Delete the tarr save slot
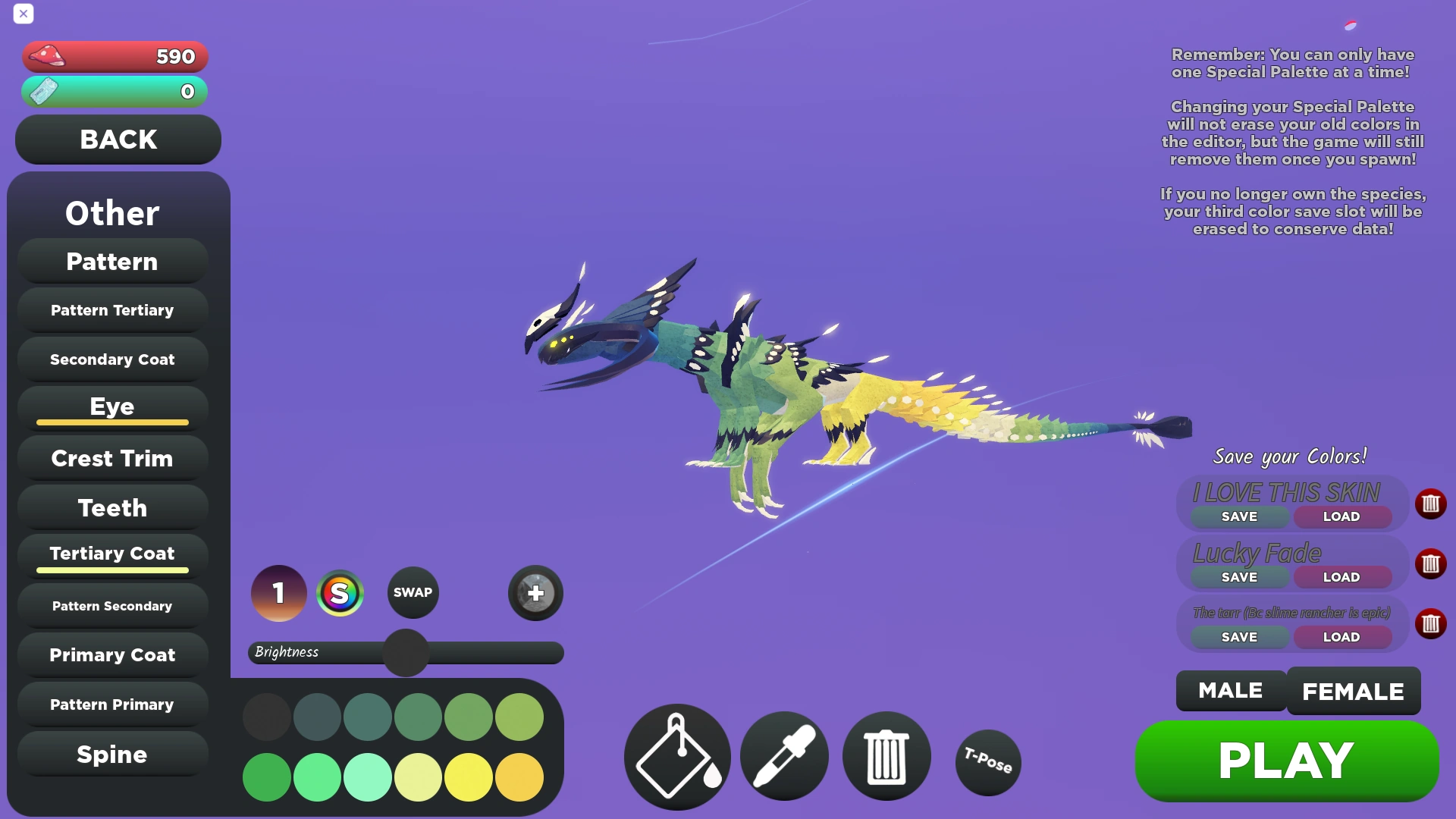Viewport: 1456px width, 819px height. click(1432, 623)
